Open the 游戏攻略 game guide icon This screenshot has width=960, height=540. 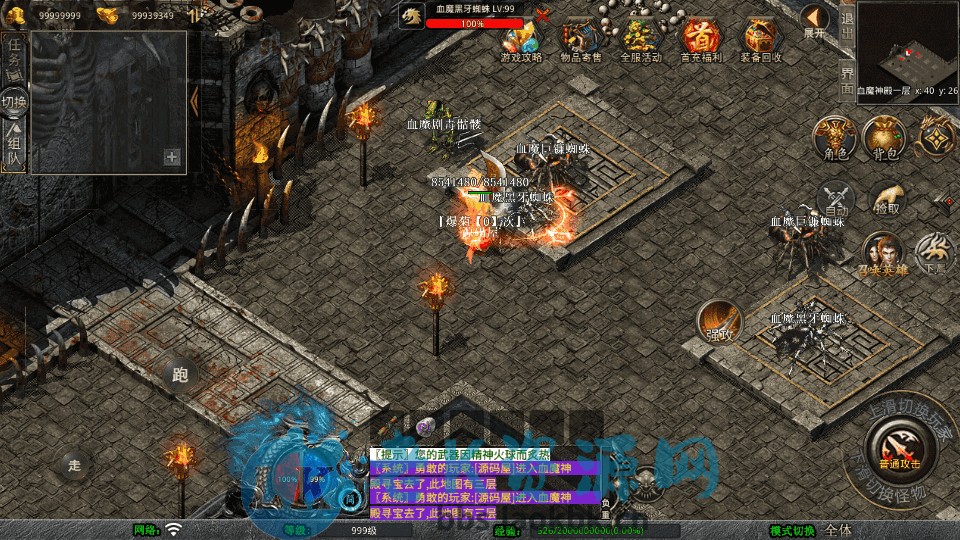point(521,38)
